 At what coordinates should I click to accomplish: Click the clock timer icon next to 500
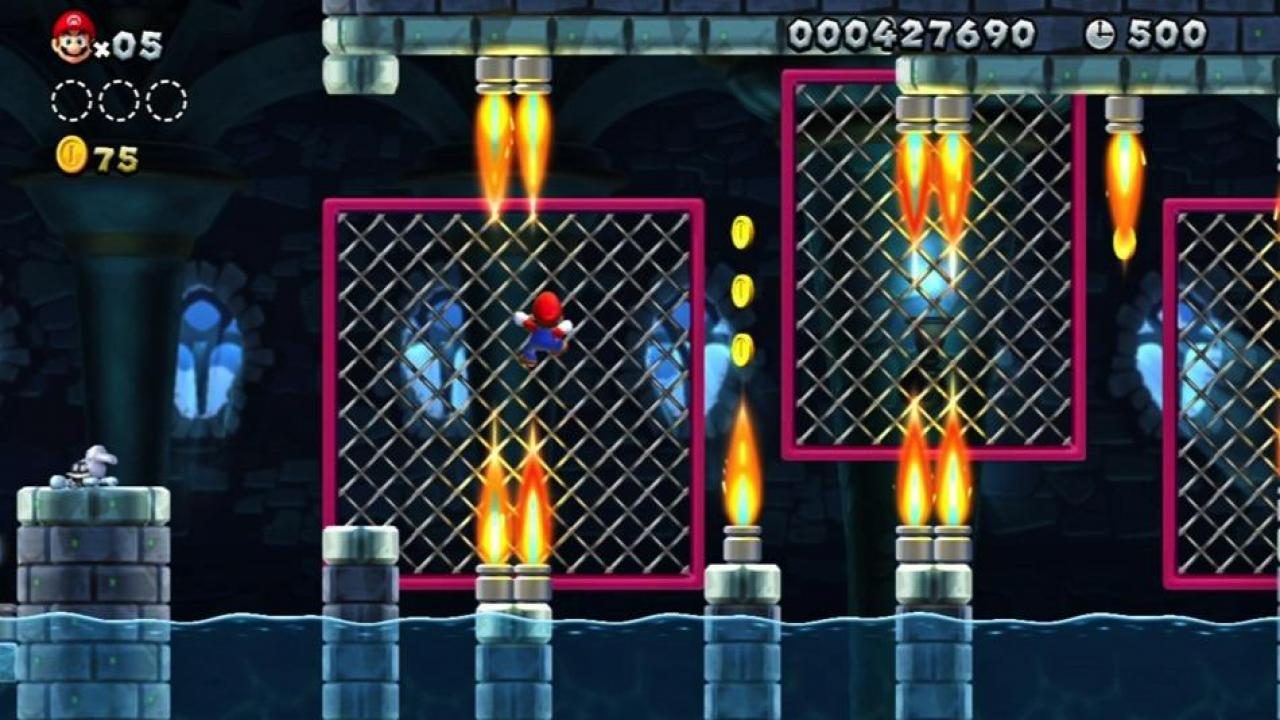point(1098,34)
